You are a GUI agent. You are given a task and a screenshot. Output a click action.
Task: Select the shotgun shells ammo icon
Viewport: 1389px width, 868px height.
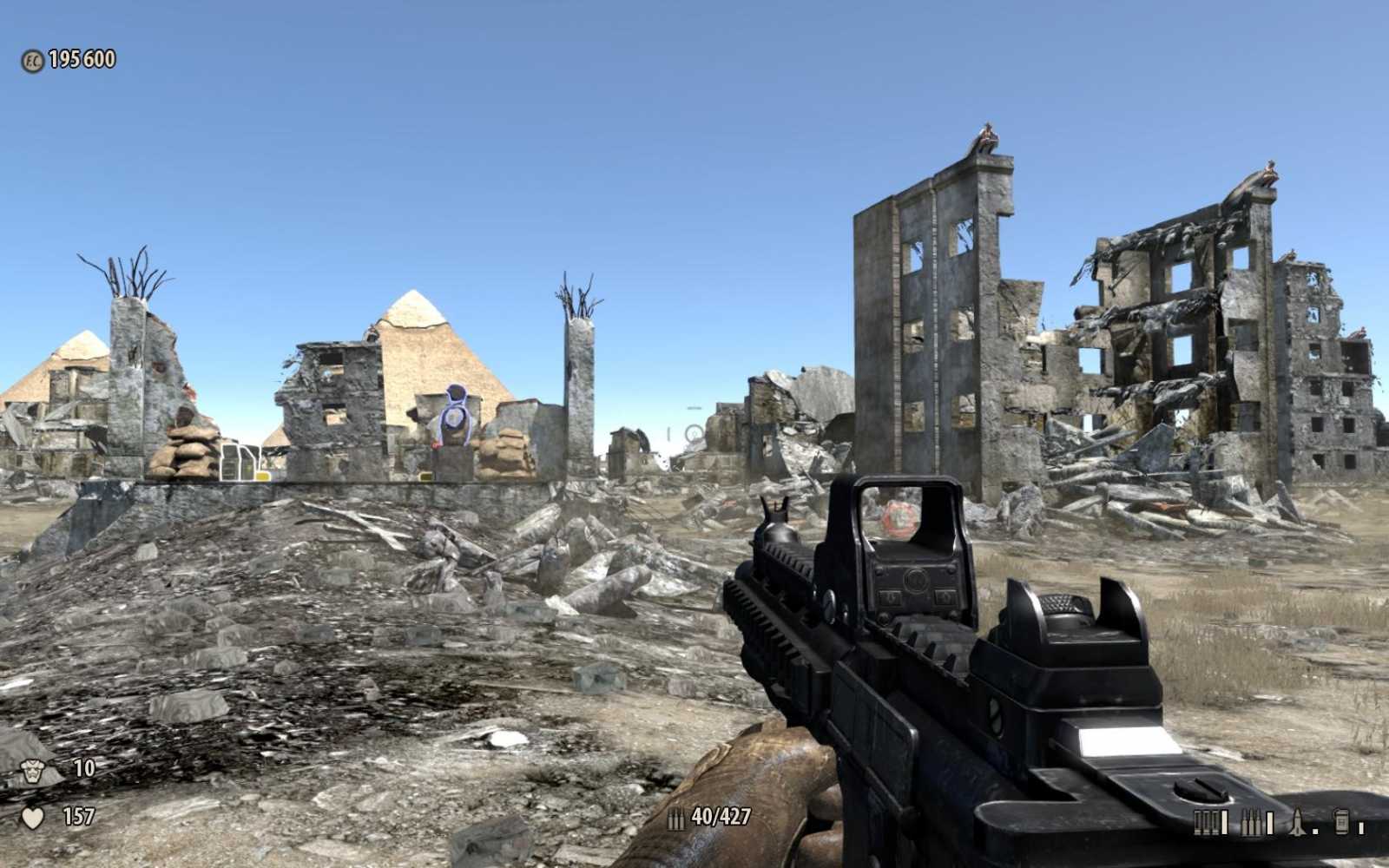point(1206,822)
